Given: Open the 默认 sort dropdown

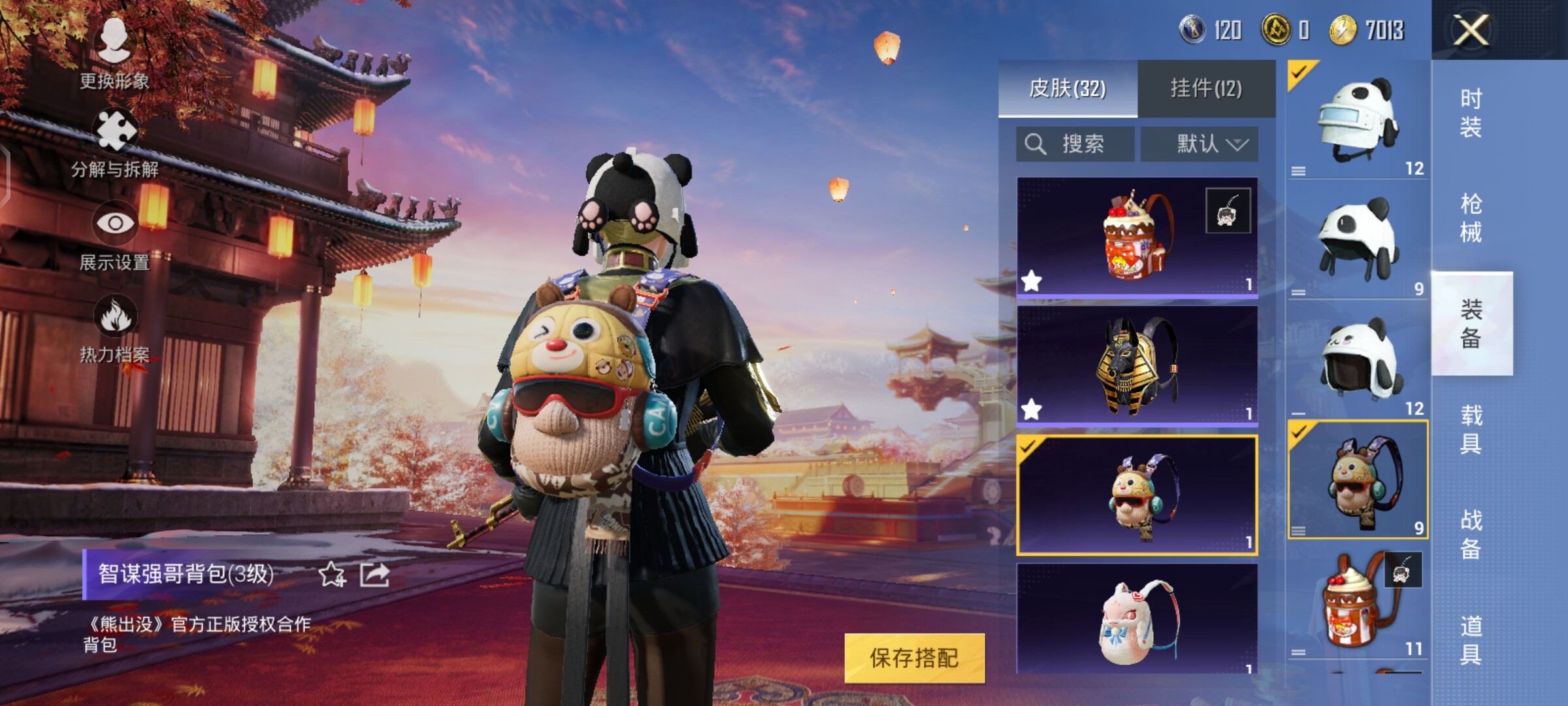Looking at the screenshot, I should pos(1200,144).
